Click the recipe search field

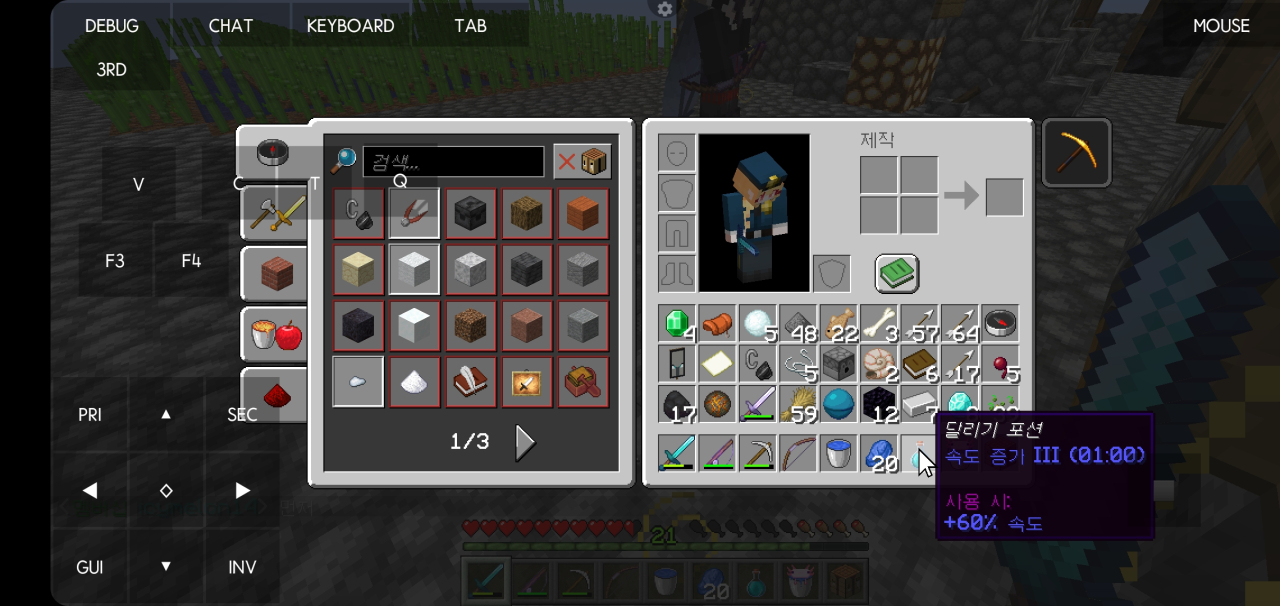453,161
